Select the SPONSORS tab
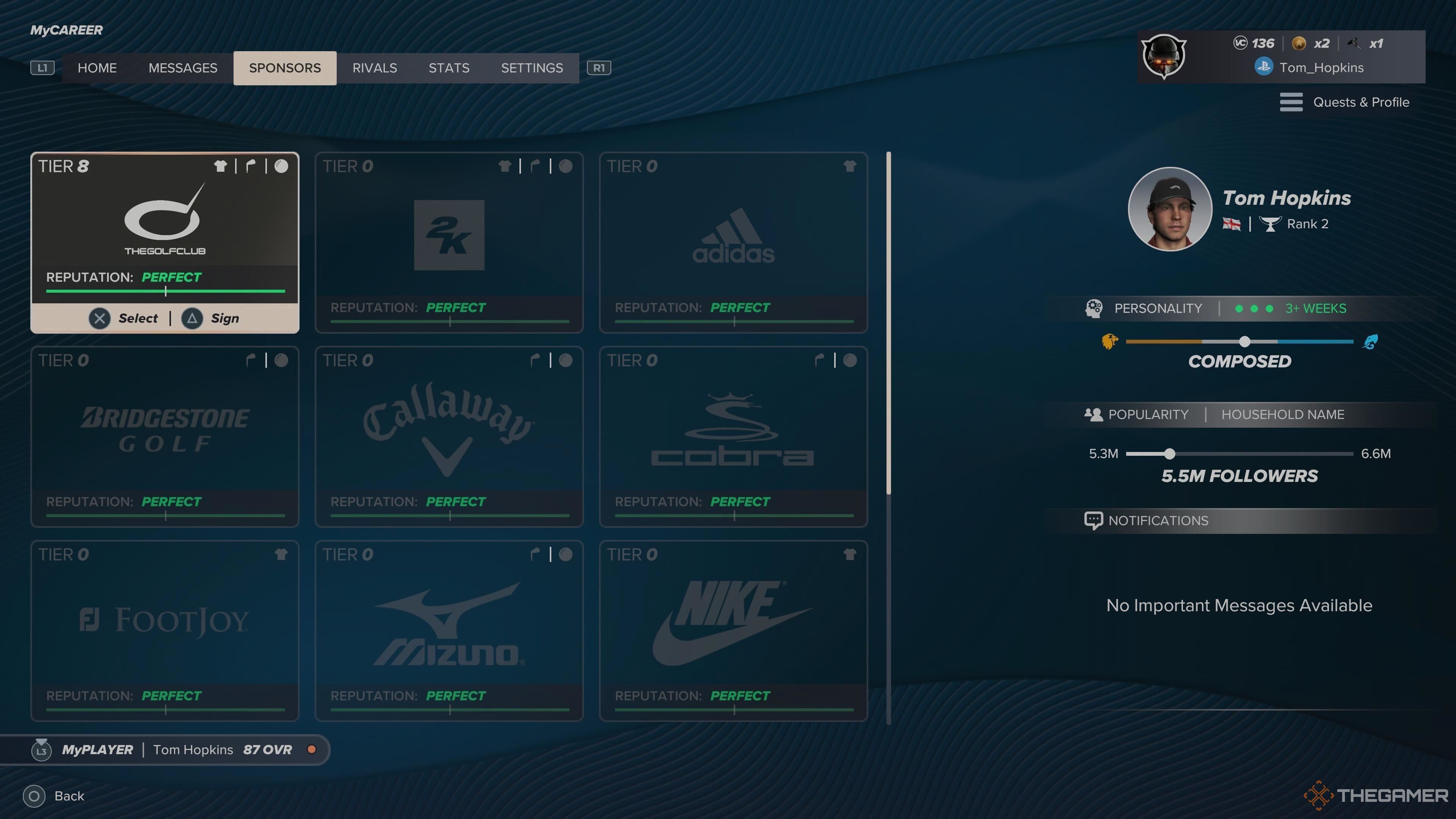The width and height of the screenshot is (1456, 819). [285, 68]
